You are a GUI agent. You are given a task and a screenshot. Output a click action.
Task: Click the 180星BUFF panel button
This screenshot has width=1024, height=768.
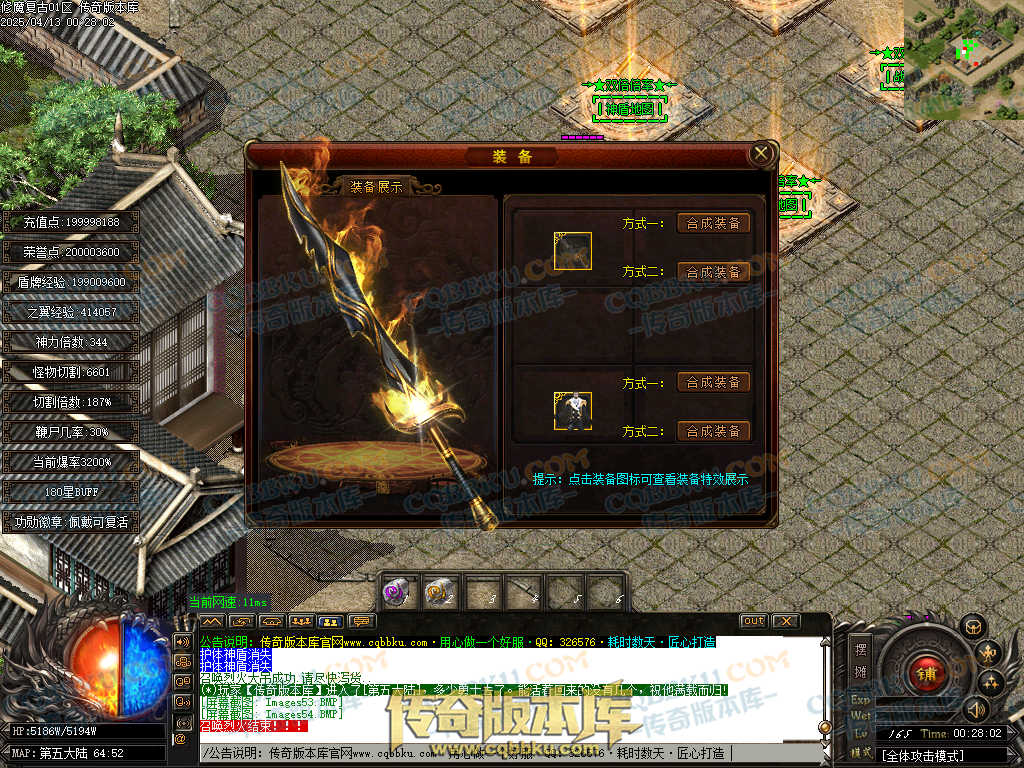[x=70, y=492]
